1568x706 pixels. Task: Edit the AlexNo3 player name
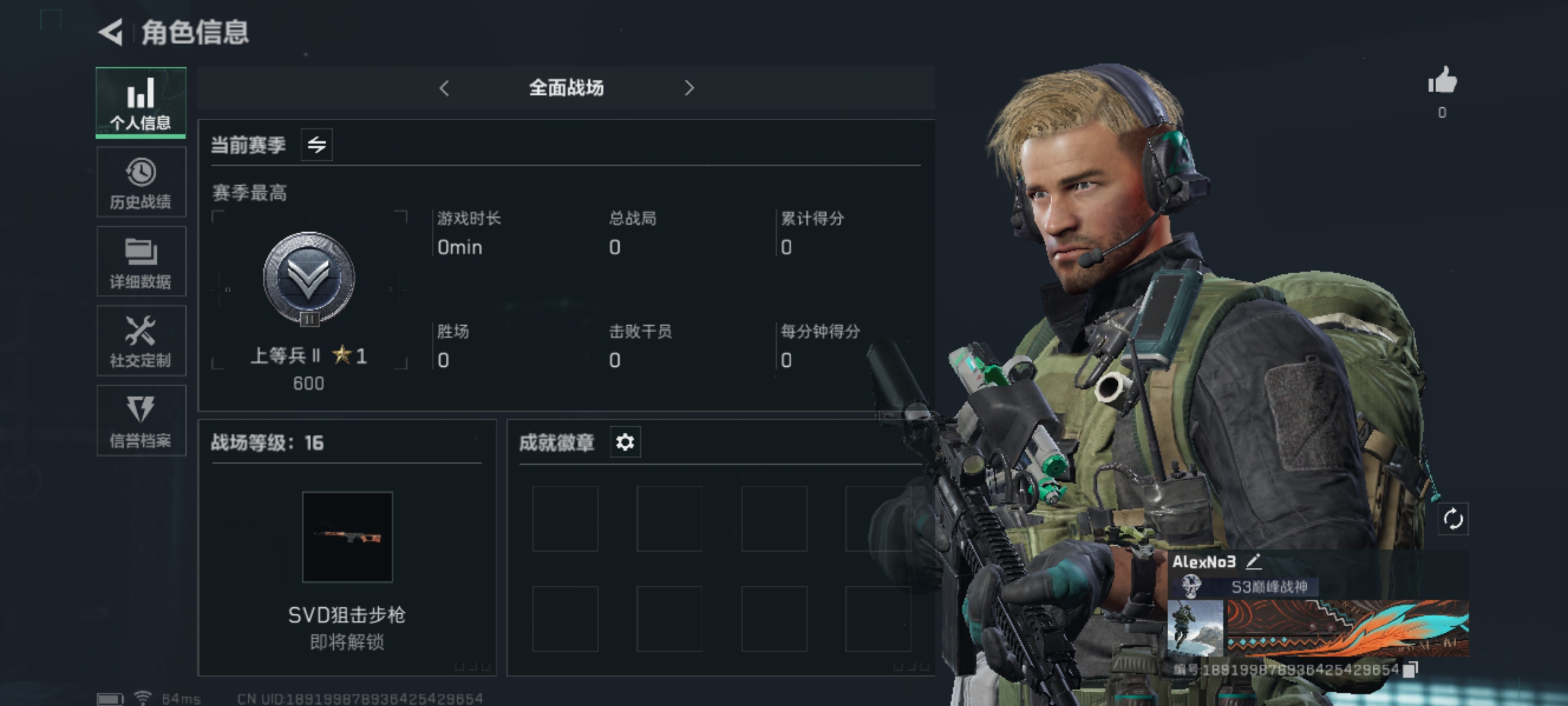(1254, 562)
